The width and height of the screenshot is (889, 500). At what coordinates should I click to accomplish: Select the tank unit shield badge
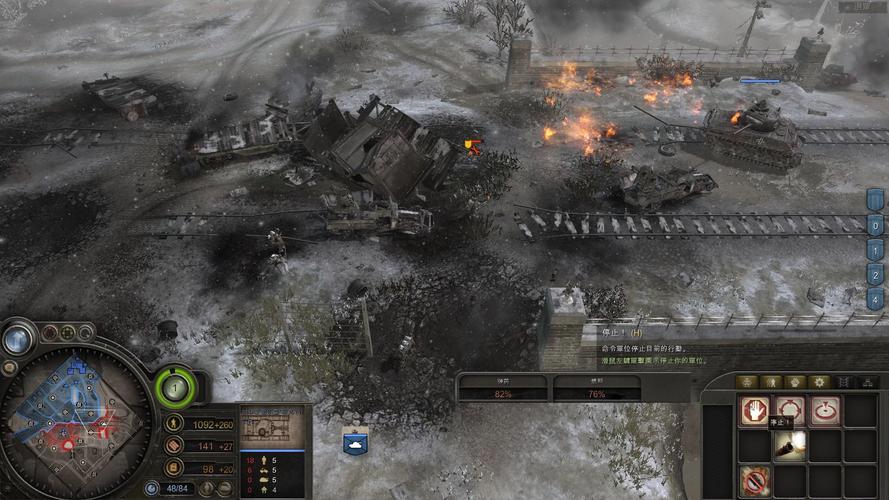355,440
